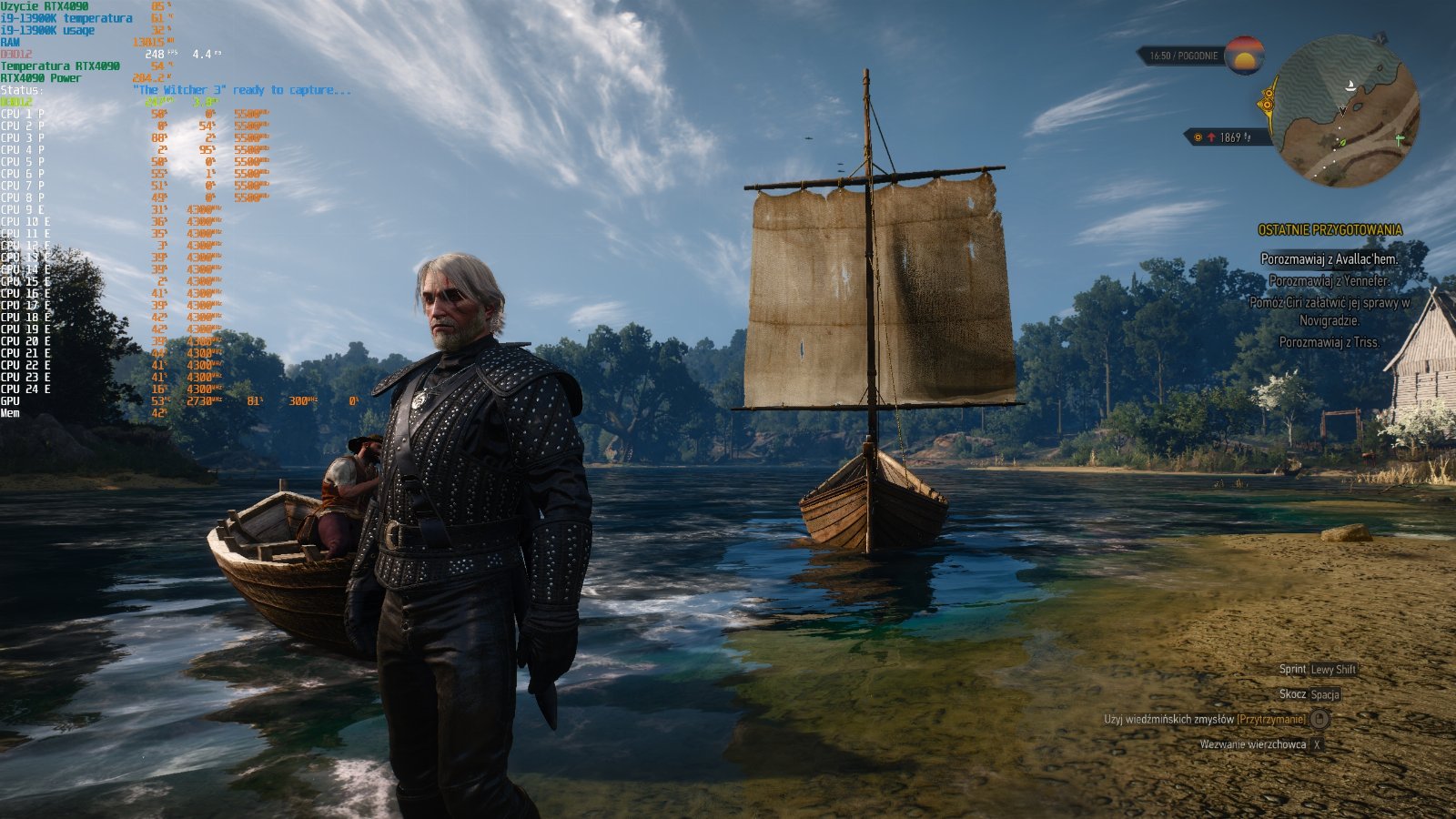
Task: Click the green signpost marker on minimap
Action: click(x=1400, y=140)
